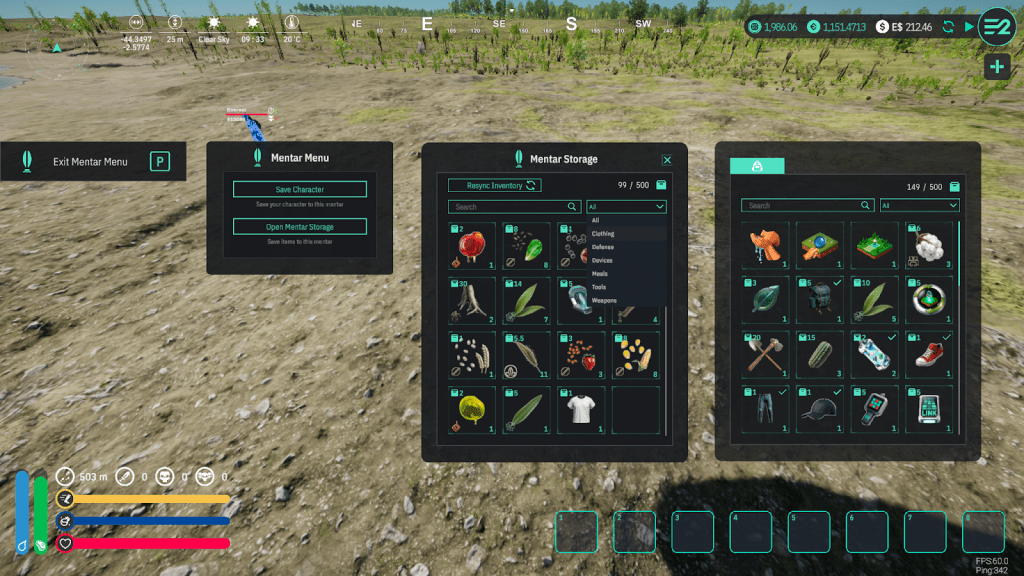
Task: Open the backpack inventory filter dropdown
Action: pos(919,206)
